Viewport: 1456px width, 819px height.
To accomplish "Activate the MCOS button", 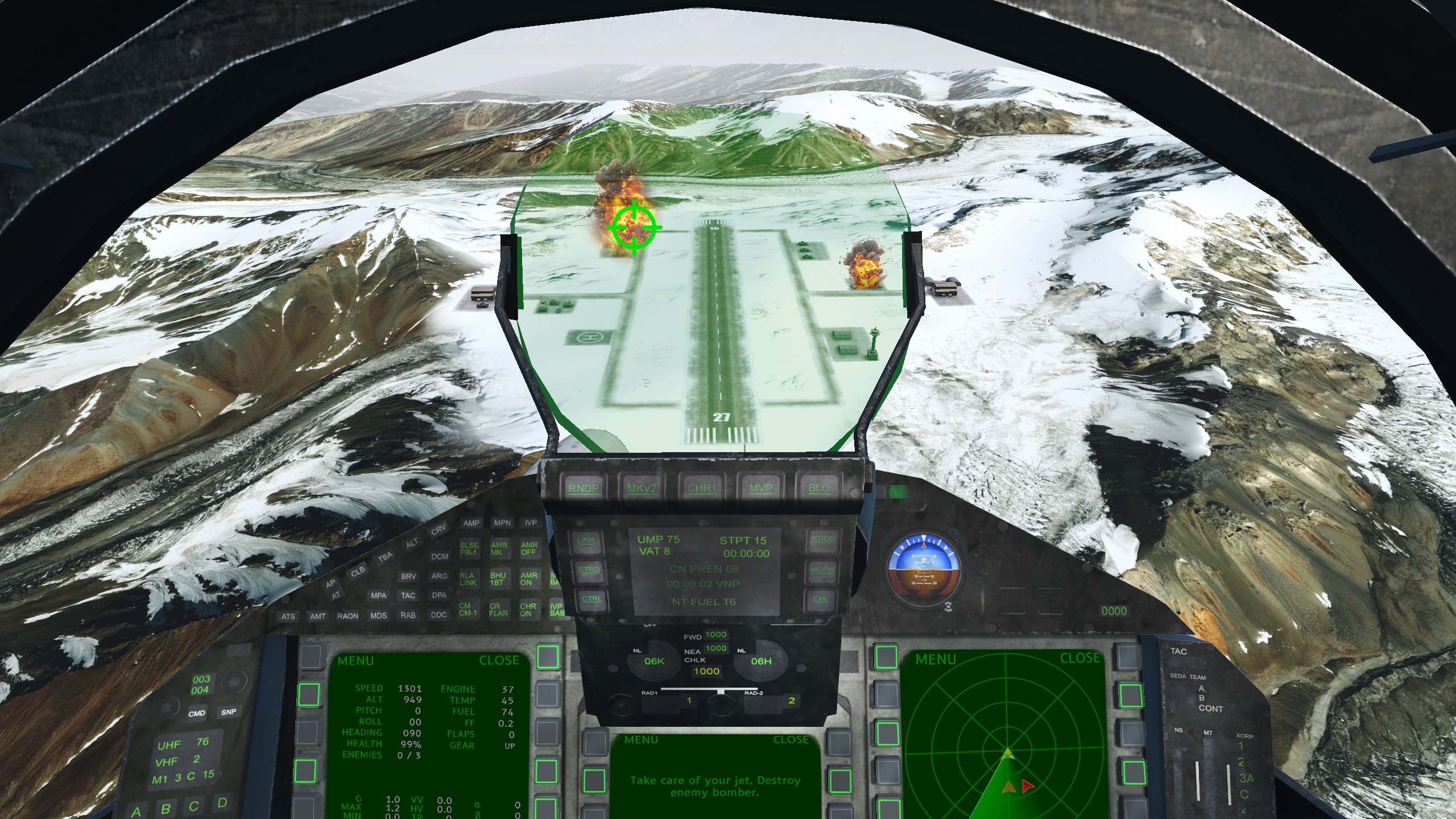I will click(x=822, y=570).
